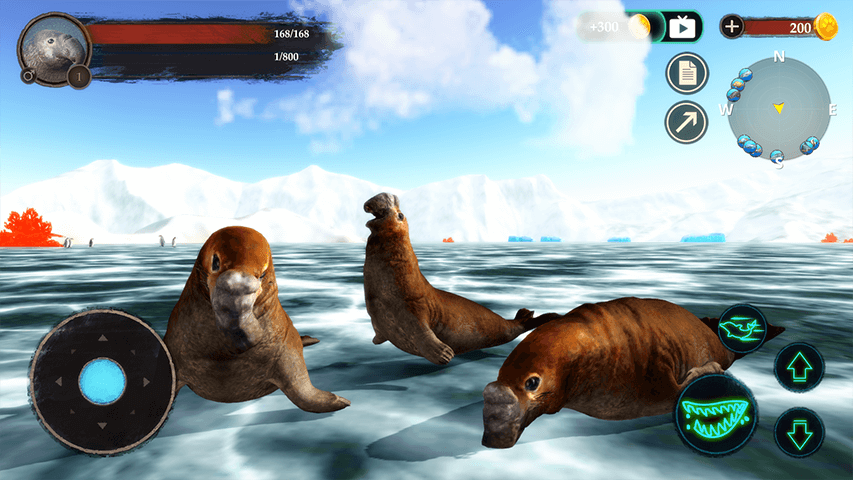Use the seal dash ability button
Image resolution: width=853 pixels, height=480 pixels.
tap(743, 329)
